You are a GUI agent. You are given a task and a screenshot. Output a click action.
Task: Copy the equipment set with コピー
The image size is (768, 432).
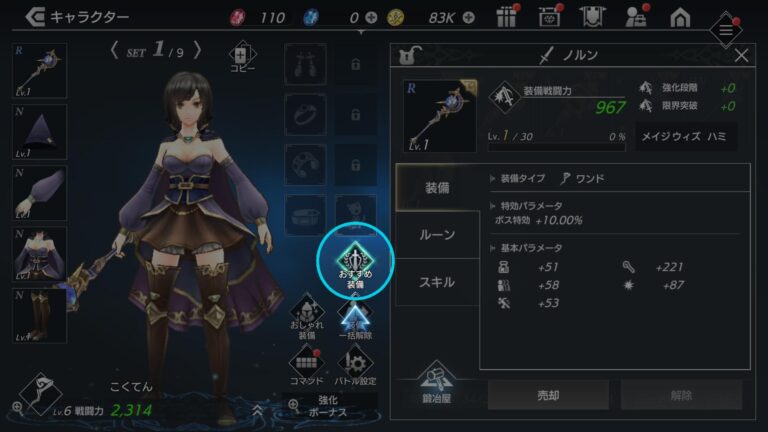[x=243, y=61]
